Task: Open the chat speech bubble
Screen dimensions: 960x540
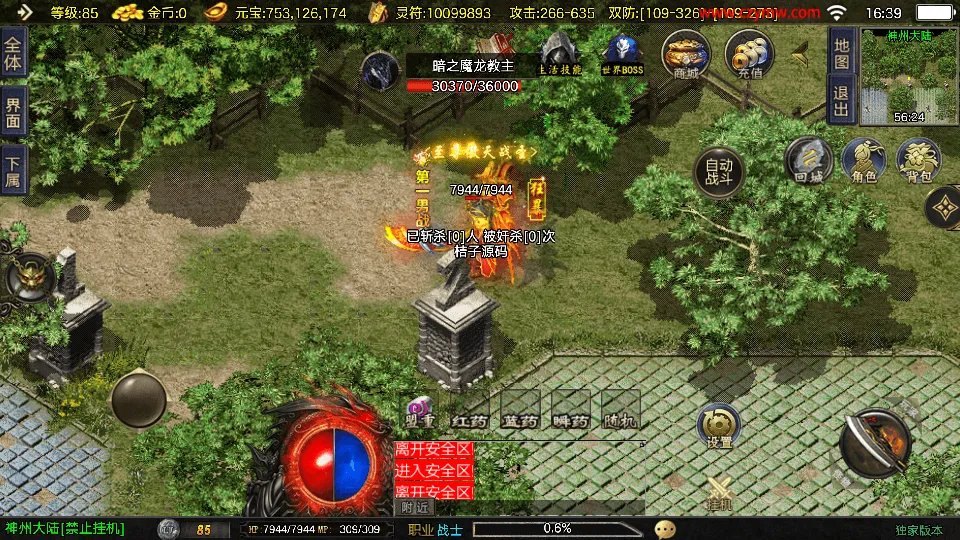Action: tap(665, 529)
